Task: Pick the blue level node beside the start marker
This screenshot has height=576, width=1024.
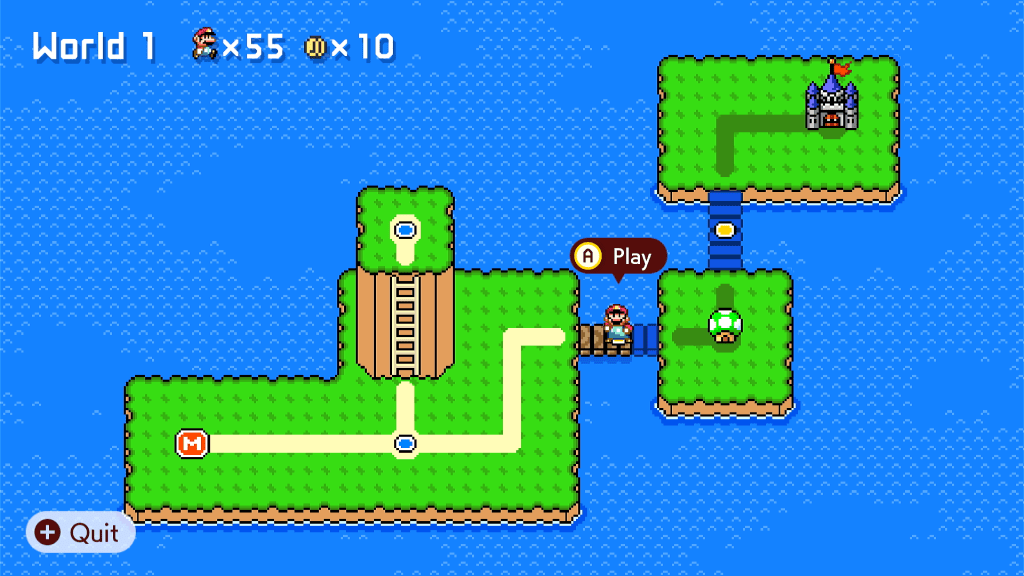Action: (405, 442)
